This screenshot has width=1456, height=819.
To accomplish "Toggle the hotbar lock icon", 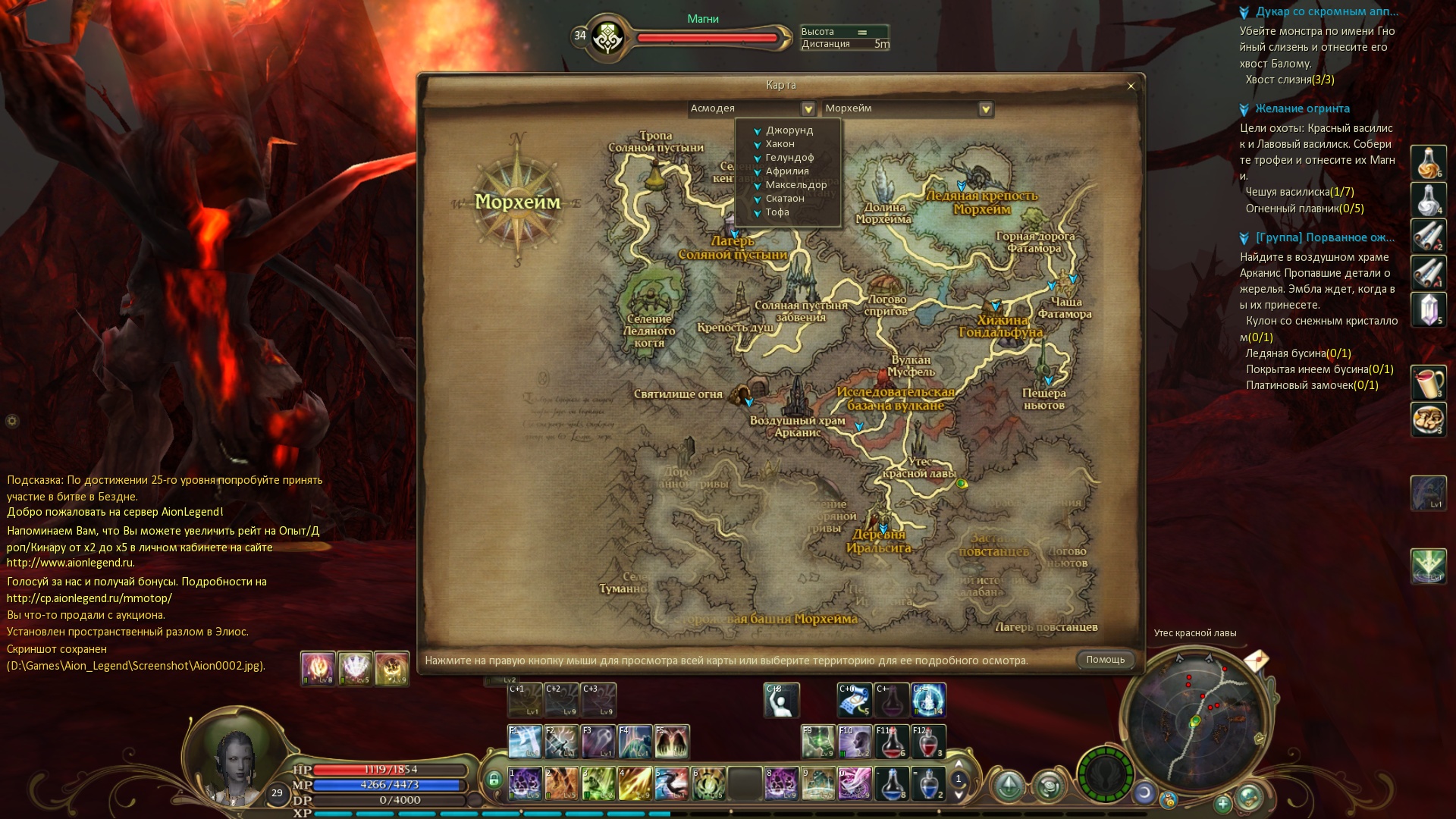I will (x=494, y=780).
